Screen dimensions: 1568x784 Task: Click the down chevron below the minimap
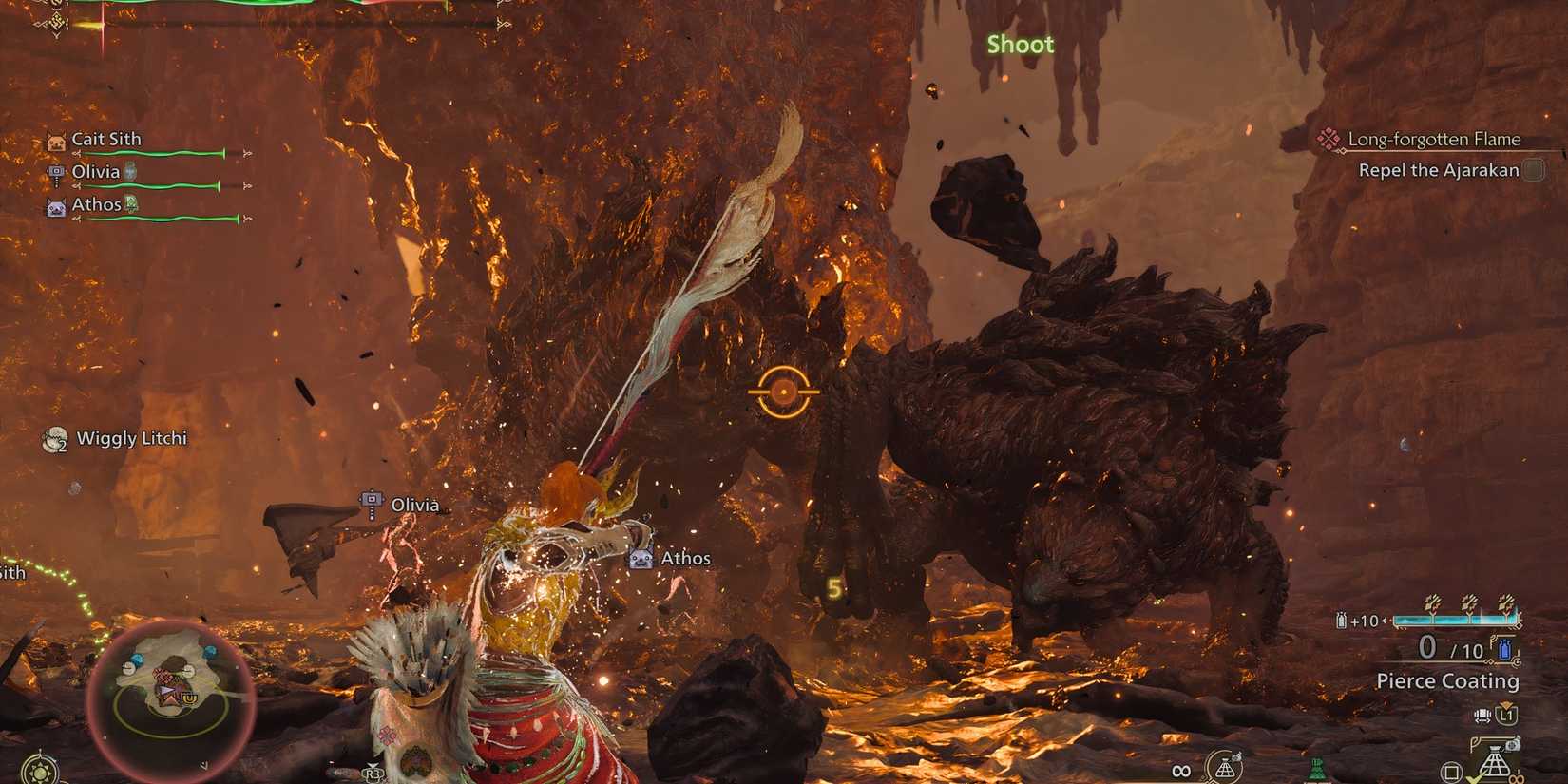tap(204, 766)
